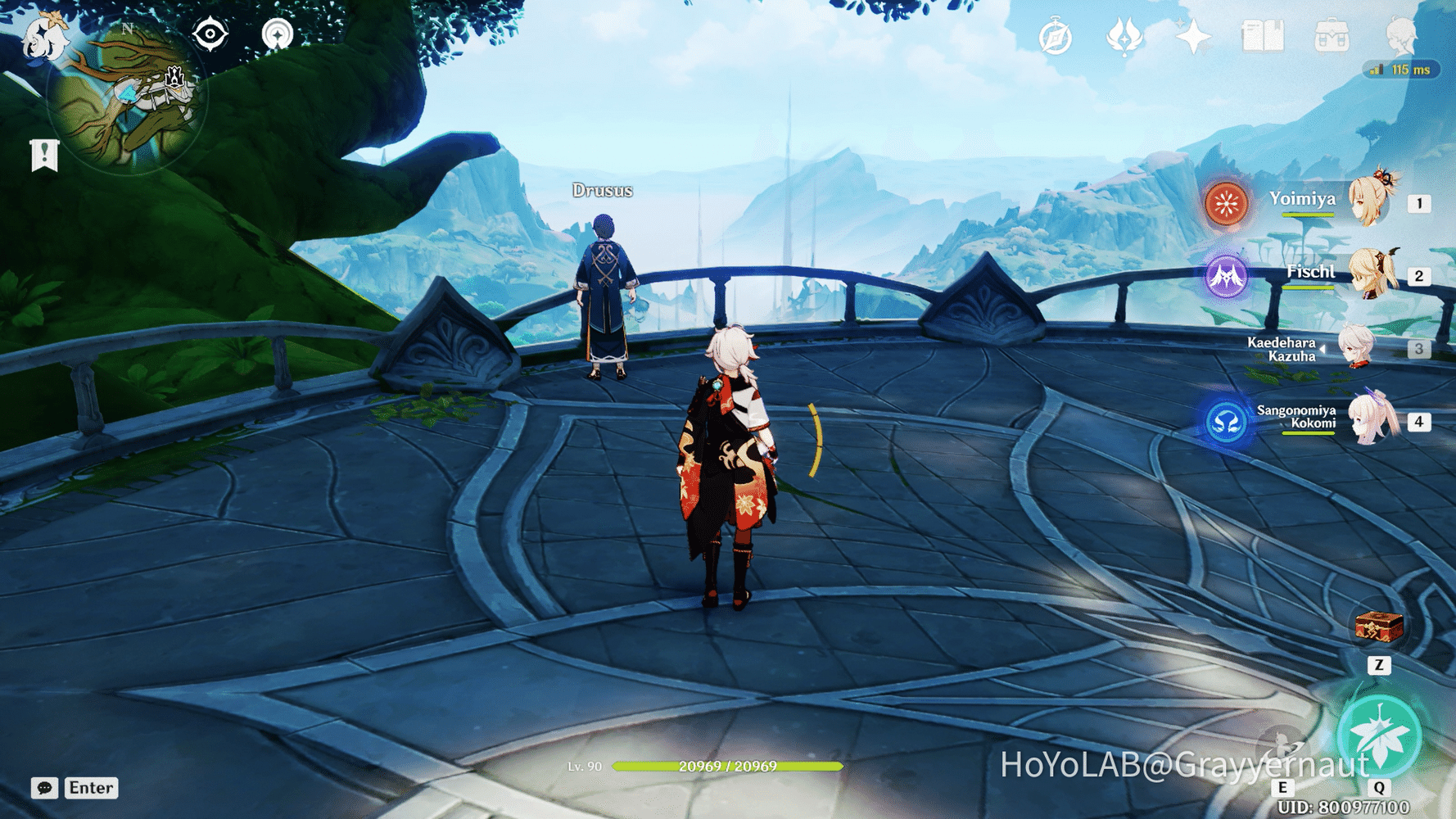The height and width of the screenshot is (819, 1456).
Task: Click the 115 ms network ping indicator
Action: (x=1404, y=70)
